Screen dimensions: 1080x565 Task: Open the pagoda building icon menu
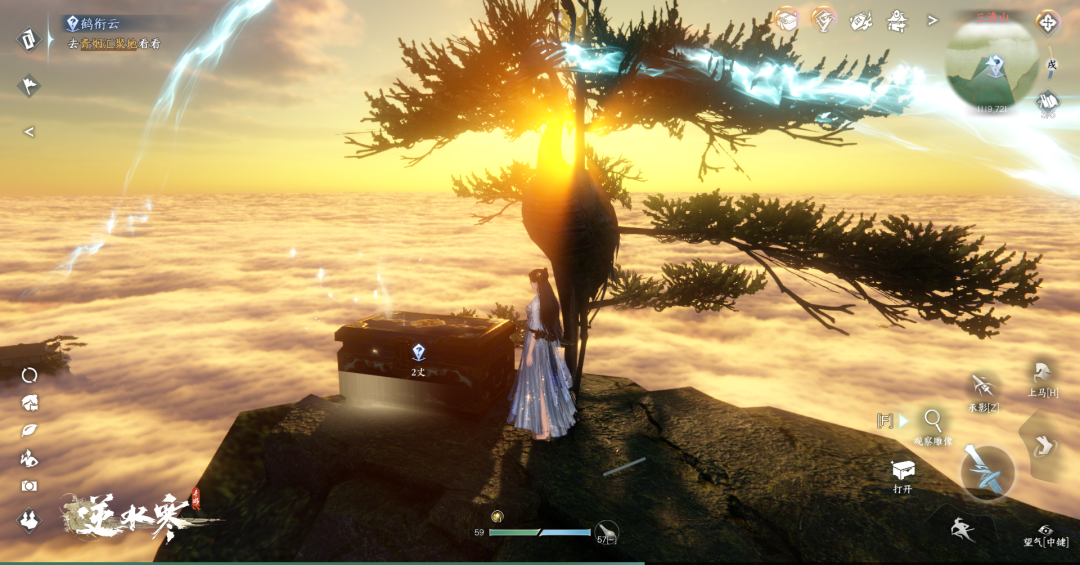coord(897,20)
